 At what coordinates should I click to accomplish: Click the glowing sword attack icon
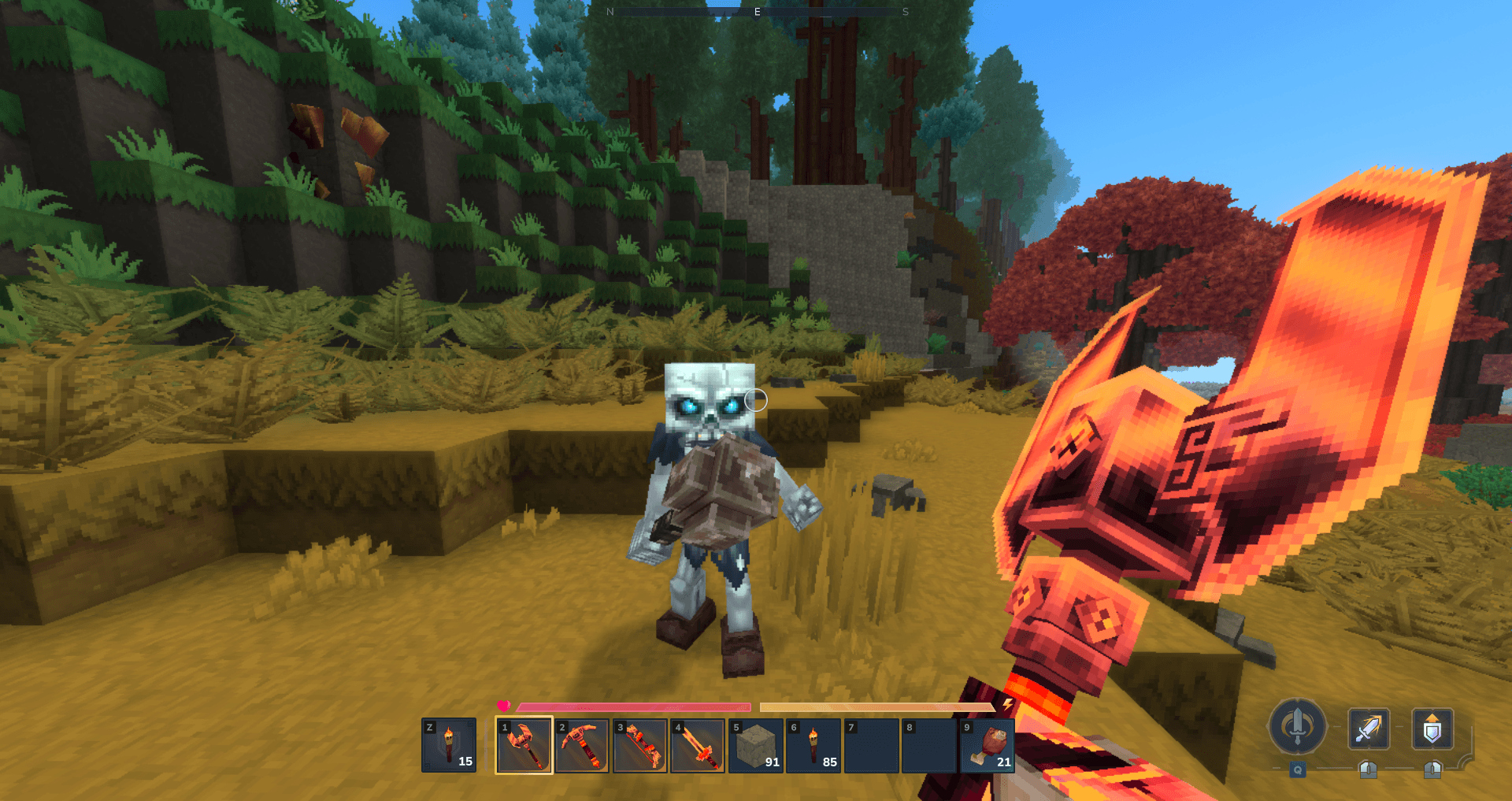point(1369,729)
